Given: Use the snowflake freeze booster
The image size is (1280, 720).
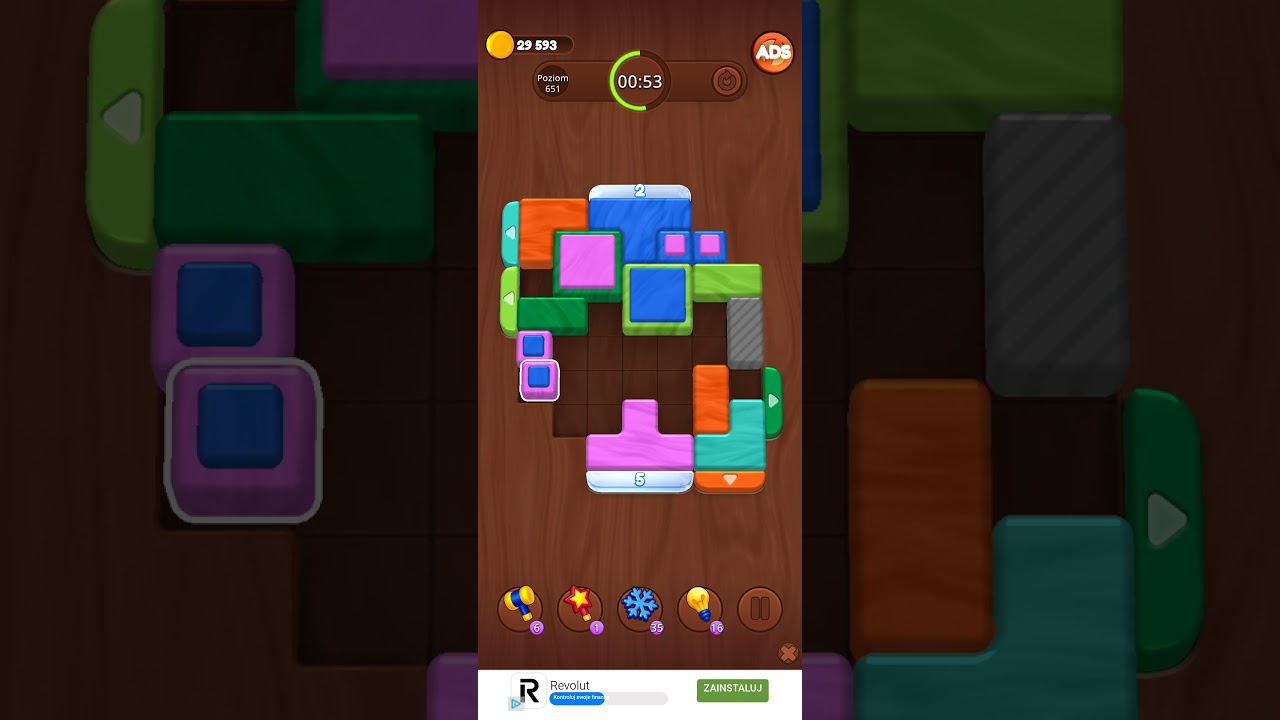Looking at the screenshot, I should click(640, 607).
